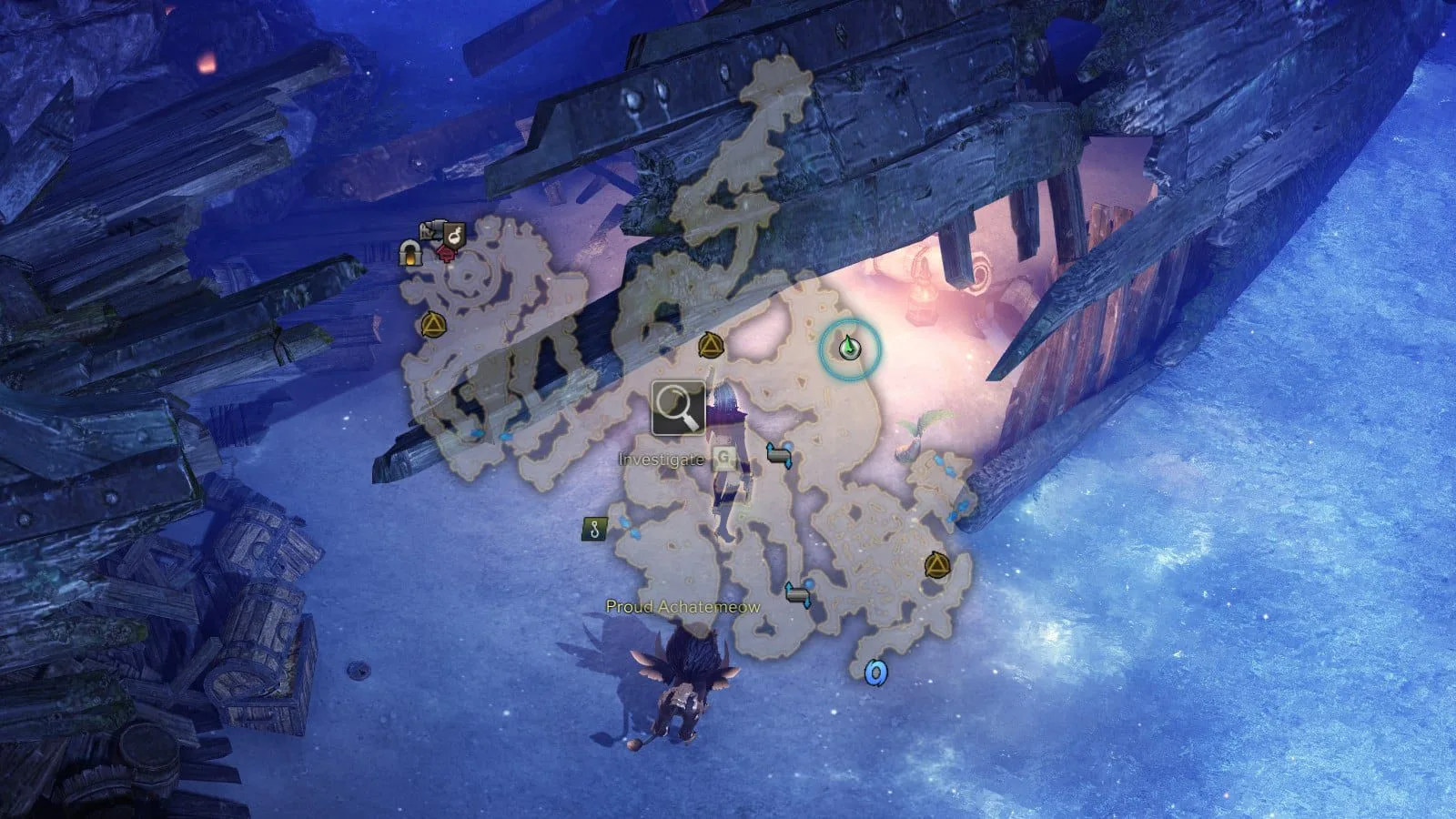Select the potion merchant map marker
The image size is (1456, 819).
tap(455, 236)
